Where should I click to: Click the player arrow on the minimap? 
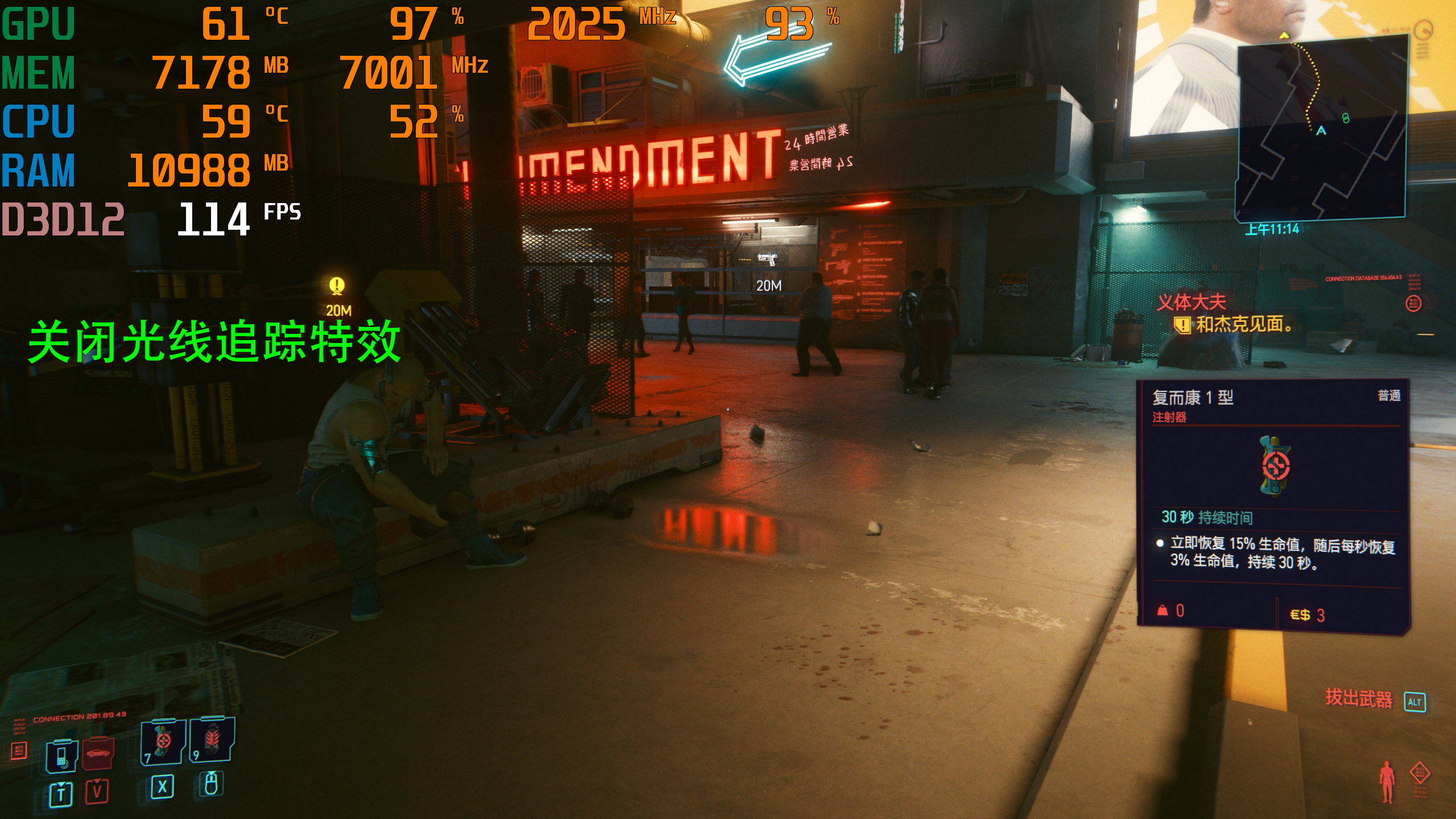[1321, 131]
